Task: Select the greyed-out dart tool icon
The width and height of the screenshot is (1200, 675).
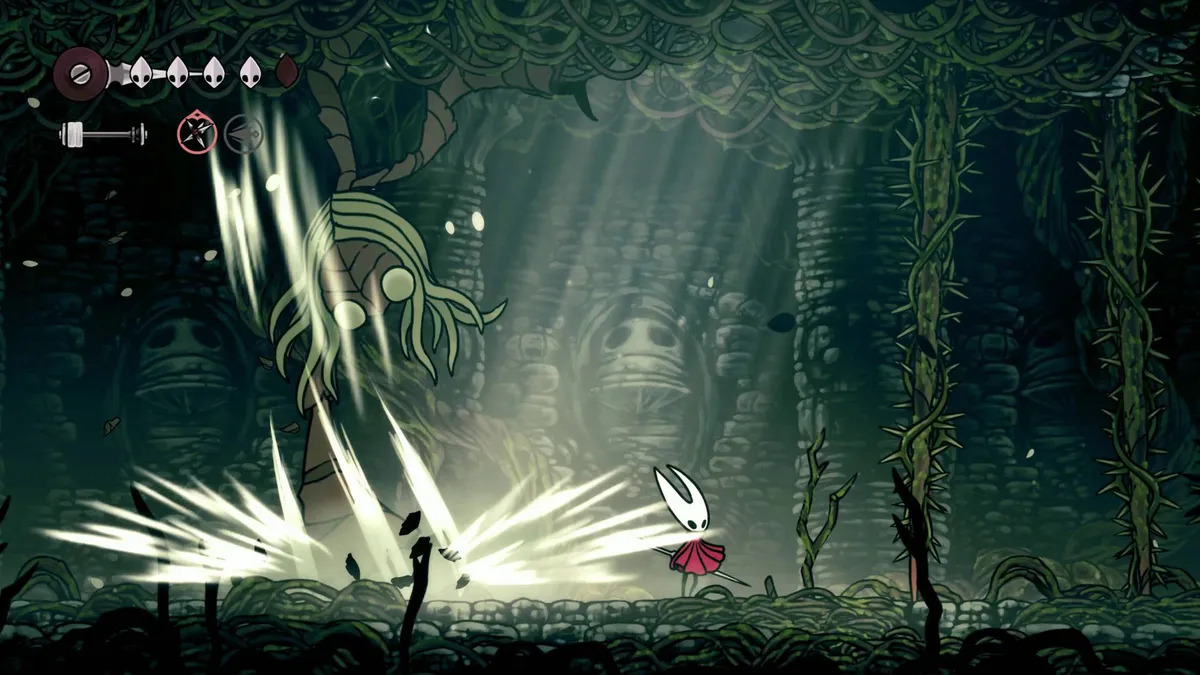Action: (x=242, y=132)
